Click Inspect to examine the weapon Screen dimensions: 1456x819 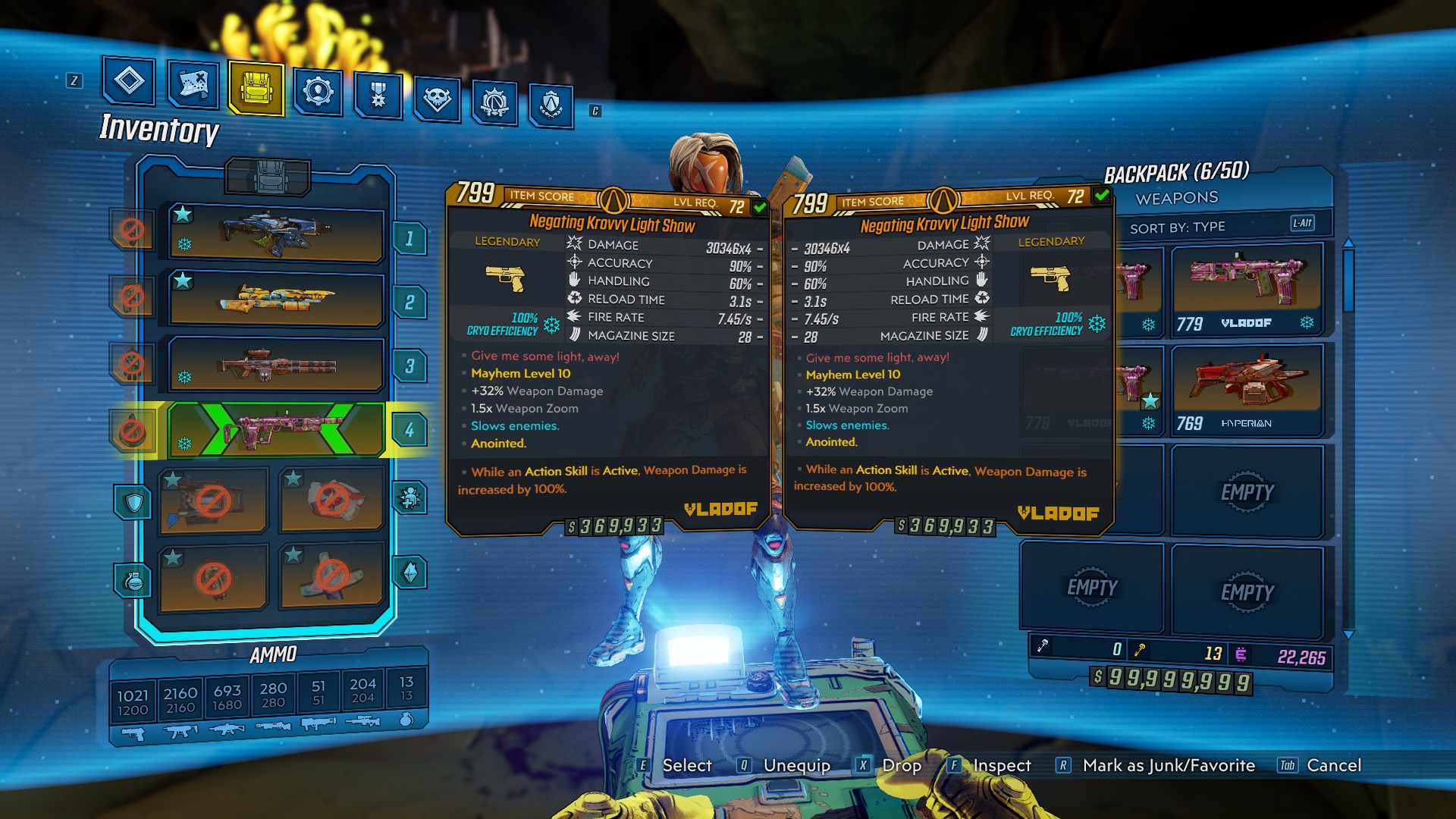[1001, 766]
